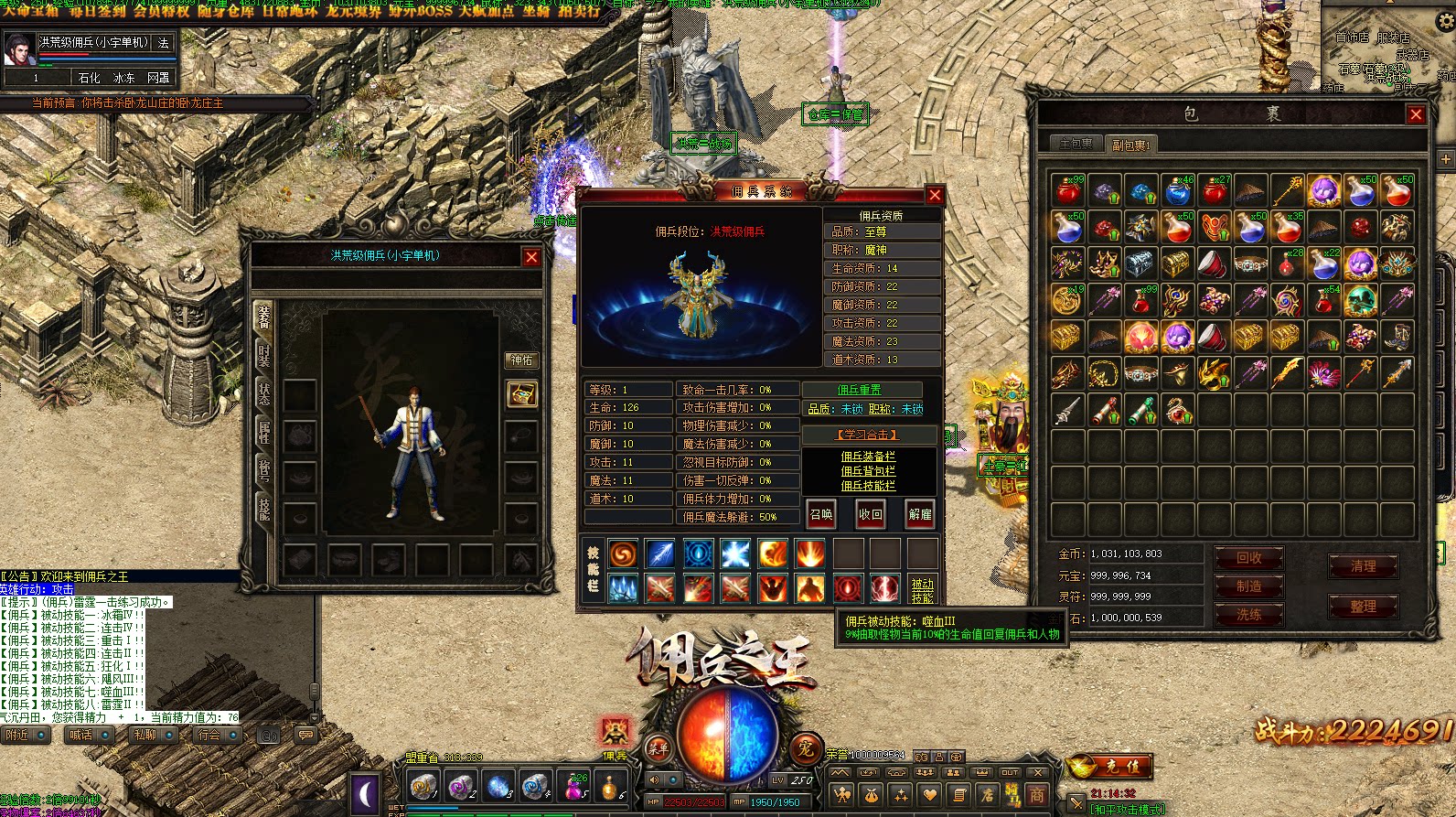Click the 回收 recycle button
The width and height of the screenshot is (1456, 817).
[x=1248, y=557]
